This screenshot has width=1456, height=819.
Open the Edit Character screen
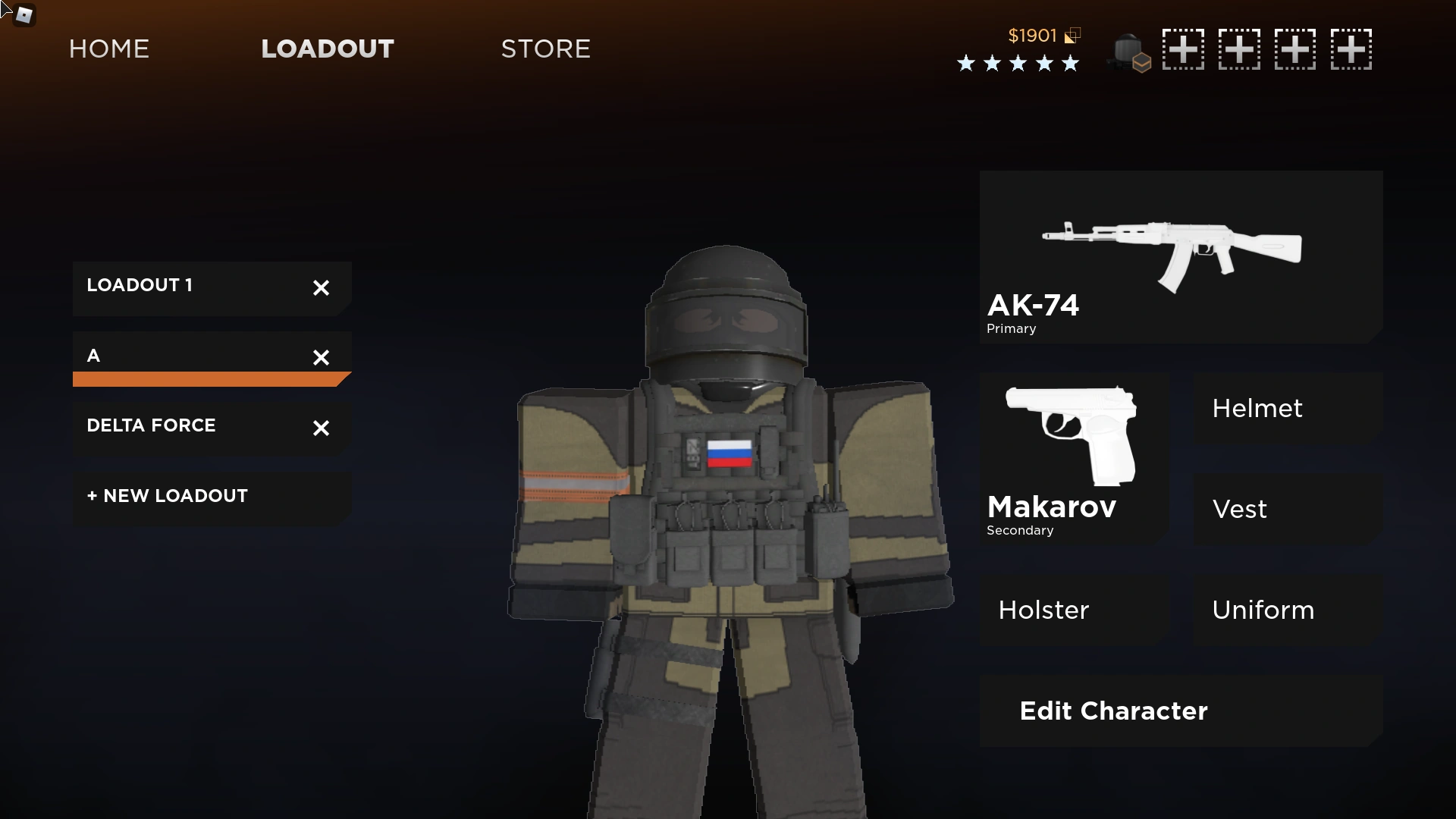1112,711
